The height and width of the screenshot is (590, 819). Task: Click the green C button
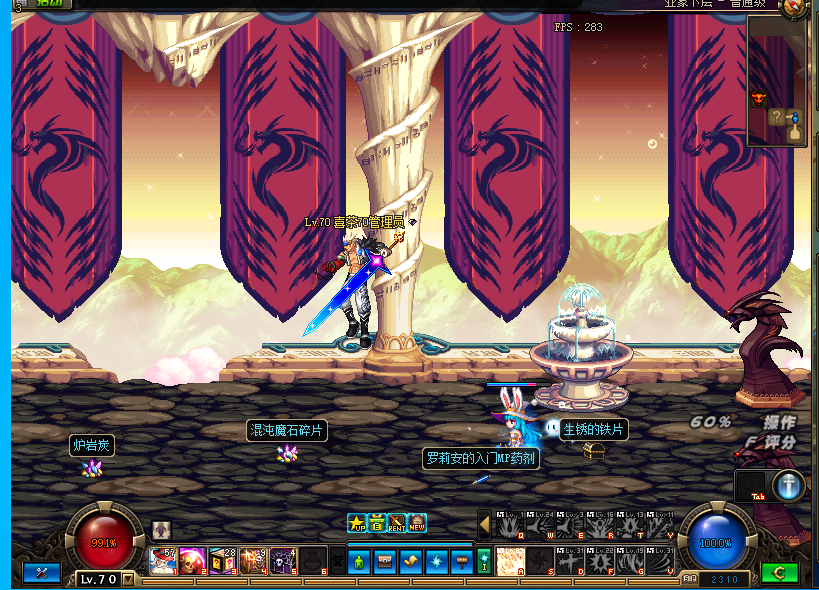click(x=779, y=573)
